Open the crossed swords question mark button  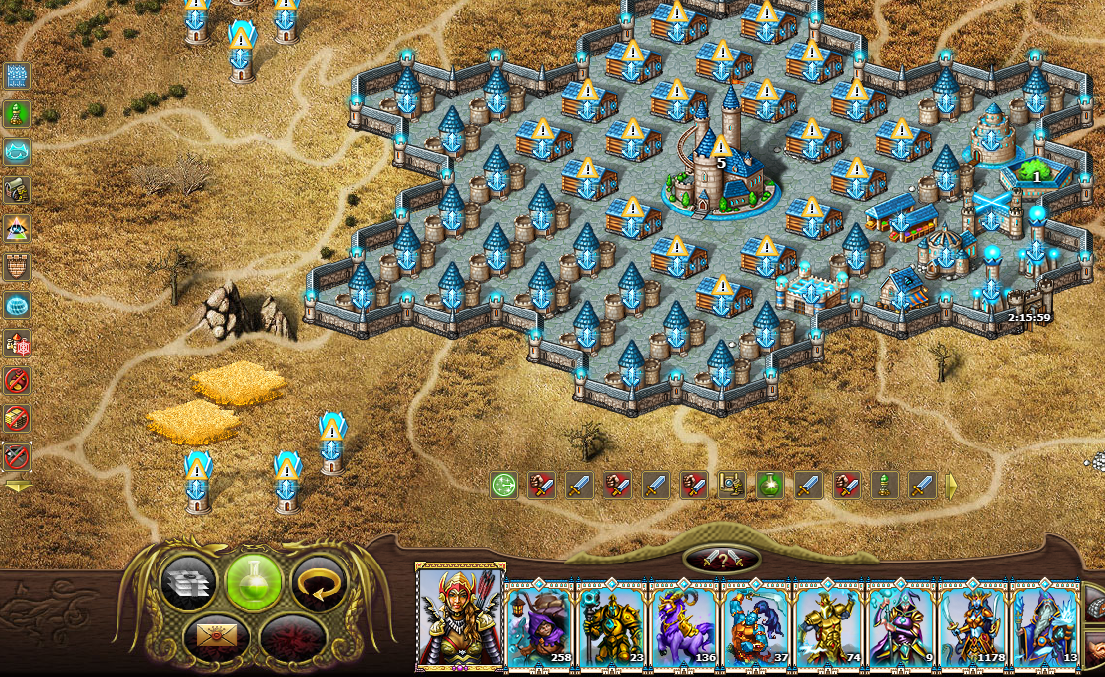click(721, 559)
